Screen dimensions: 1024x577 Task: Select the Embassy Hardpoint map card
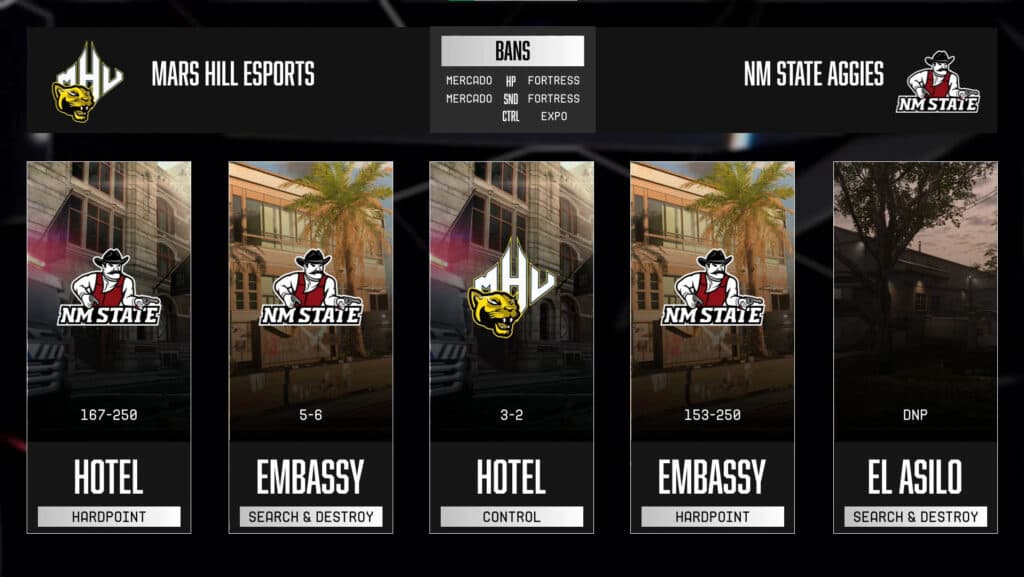pos(713,347)
